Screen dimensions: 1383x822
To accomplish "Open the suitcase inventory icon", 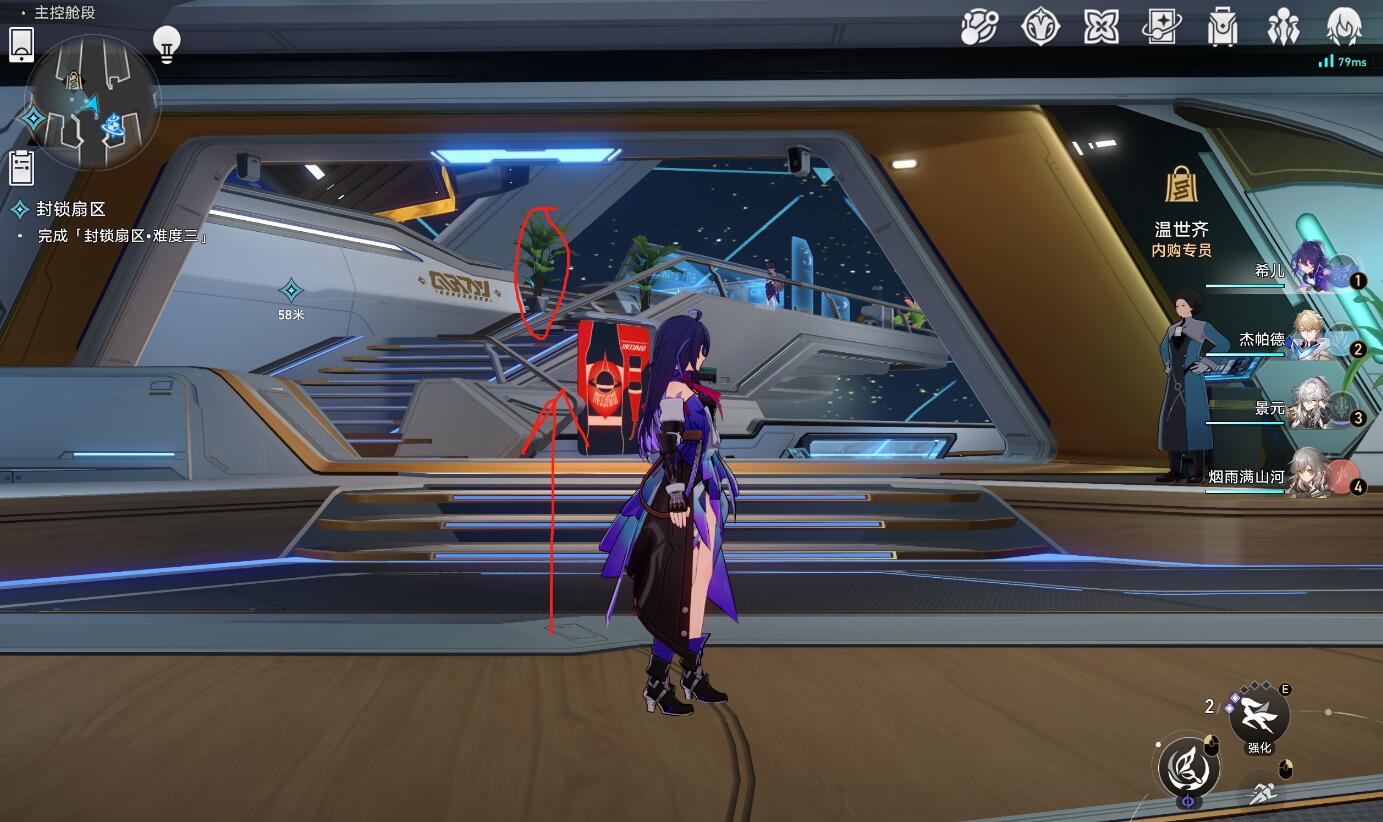I will pyautogui.click(x=1222, y=27).
